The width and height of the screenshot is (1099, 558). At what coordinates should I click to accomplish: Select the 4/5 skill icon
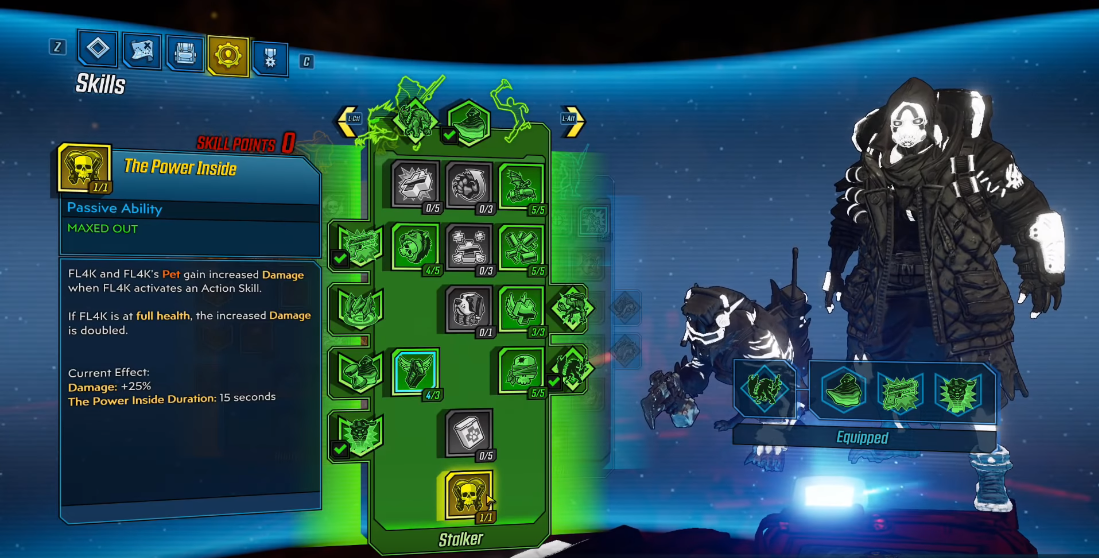click(x=414, y=246)
